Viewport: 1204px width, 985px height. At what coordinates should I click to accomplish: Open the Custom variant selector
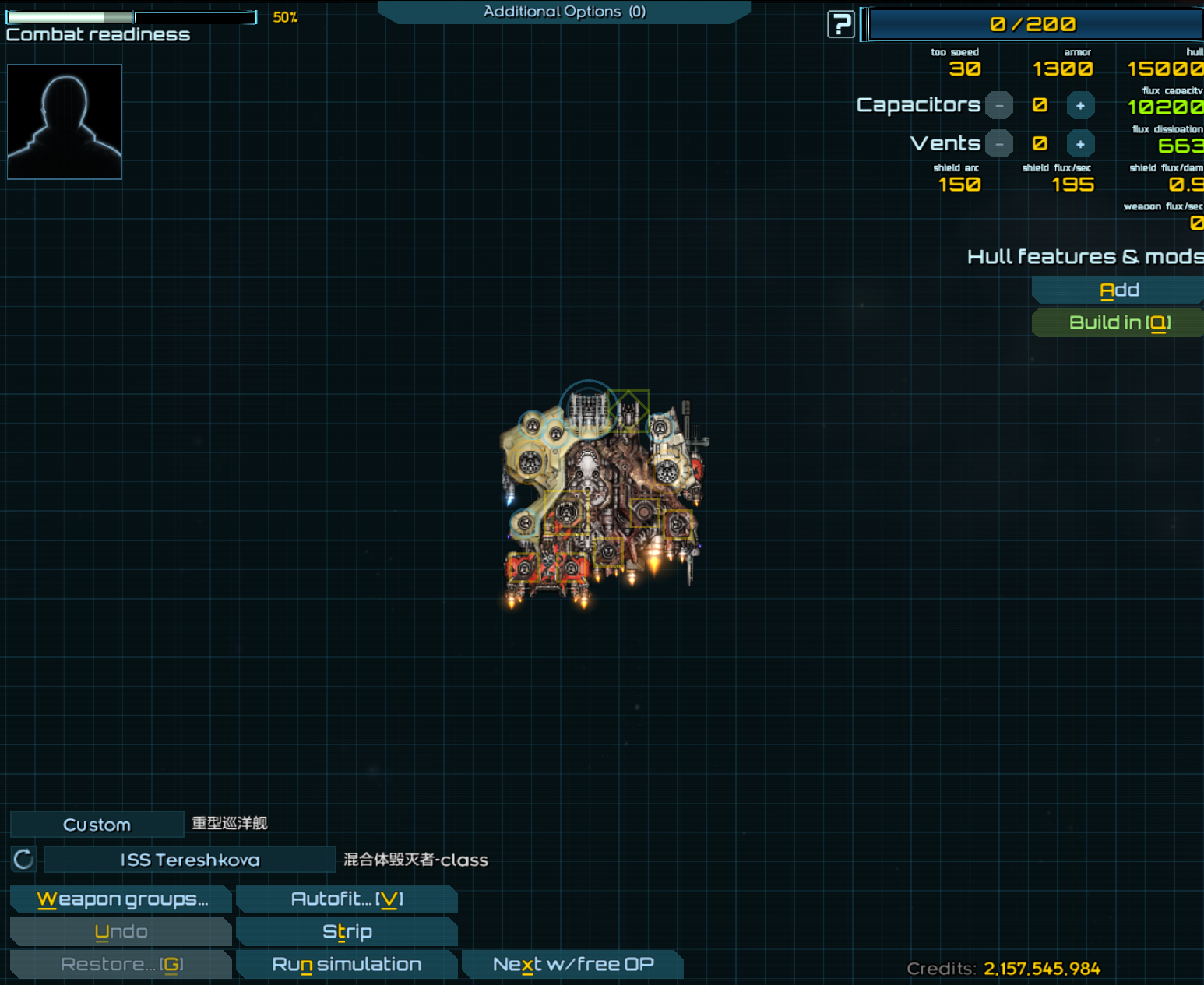pos(97,825)
